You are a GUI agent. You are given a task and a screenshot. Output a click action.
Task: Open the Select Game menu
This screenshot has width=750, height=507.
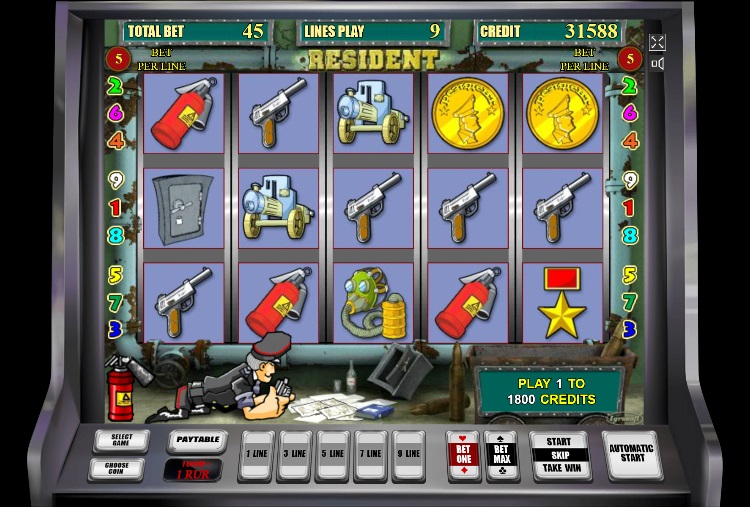(121, 440)
